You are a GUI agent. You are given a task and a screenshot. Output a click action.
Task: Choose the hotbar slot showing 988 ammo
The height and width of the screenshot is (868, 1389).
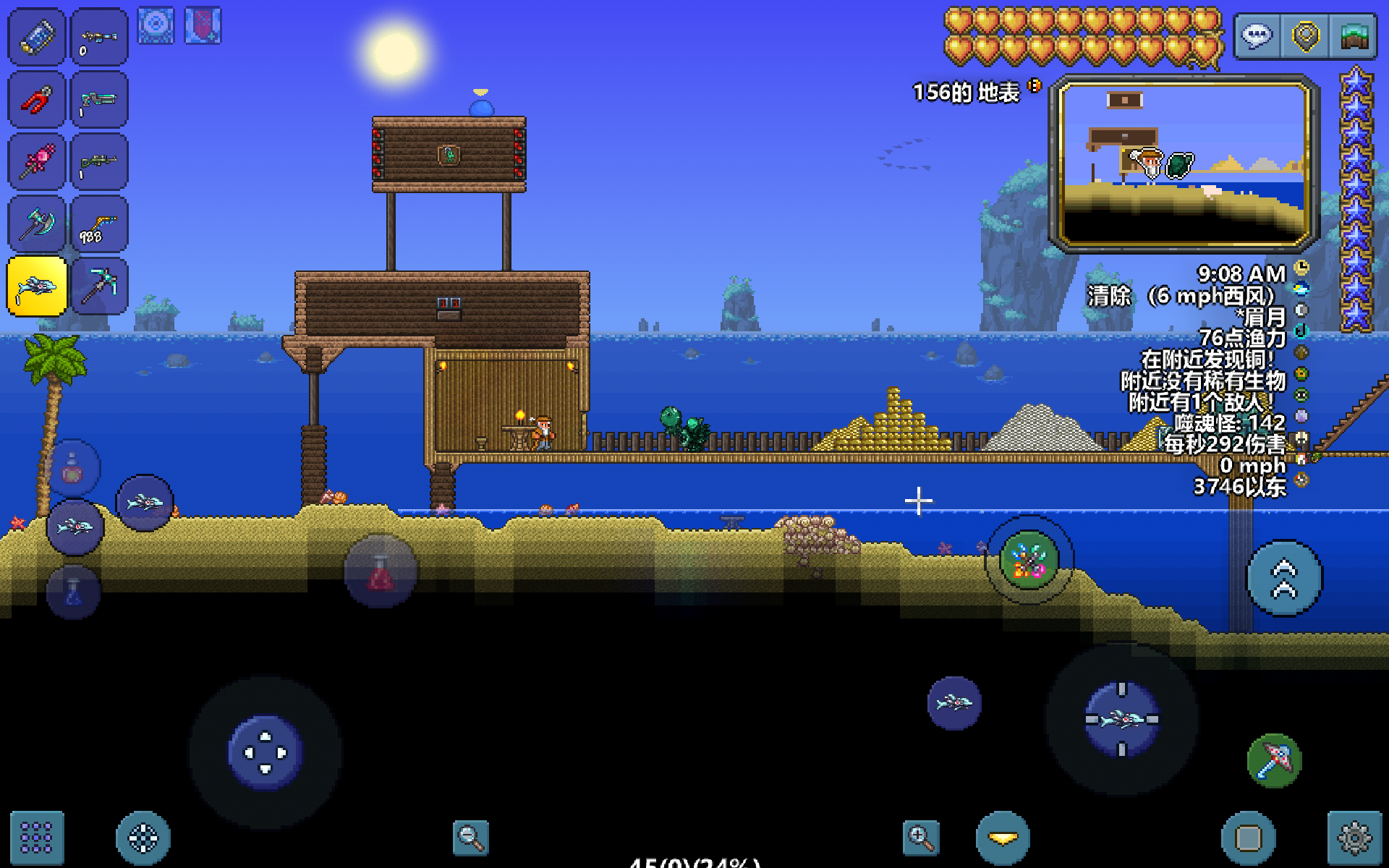click(100, 224)
